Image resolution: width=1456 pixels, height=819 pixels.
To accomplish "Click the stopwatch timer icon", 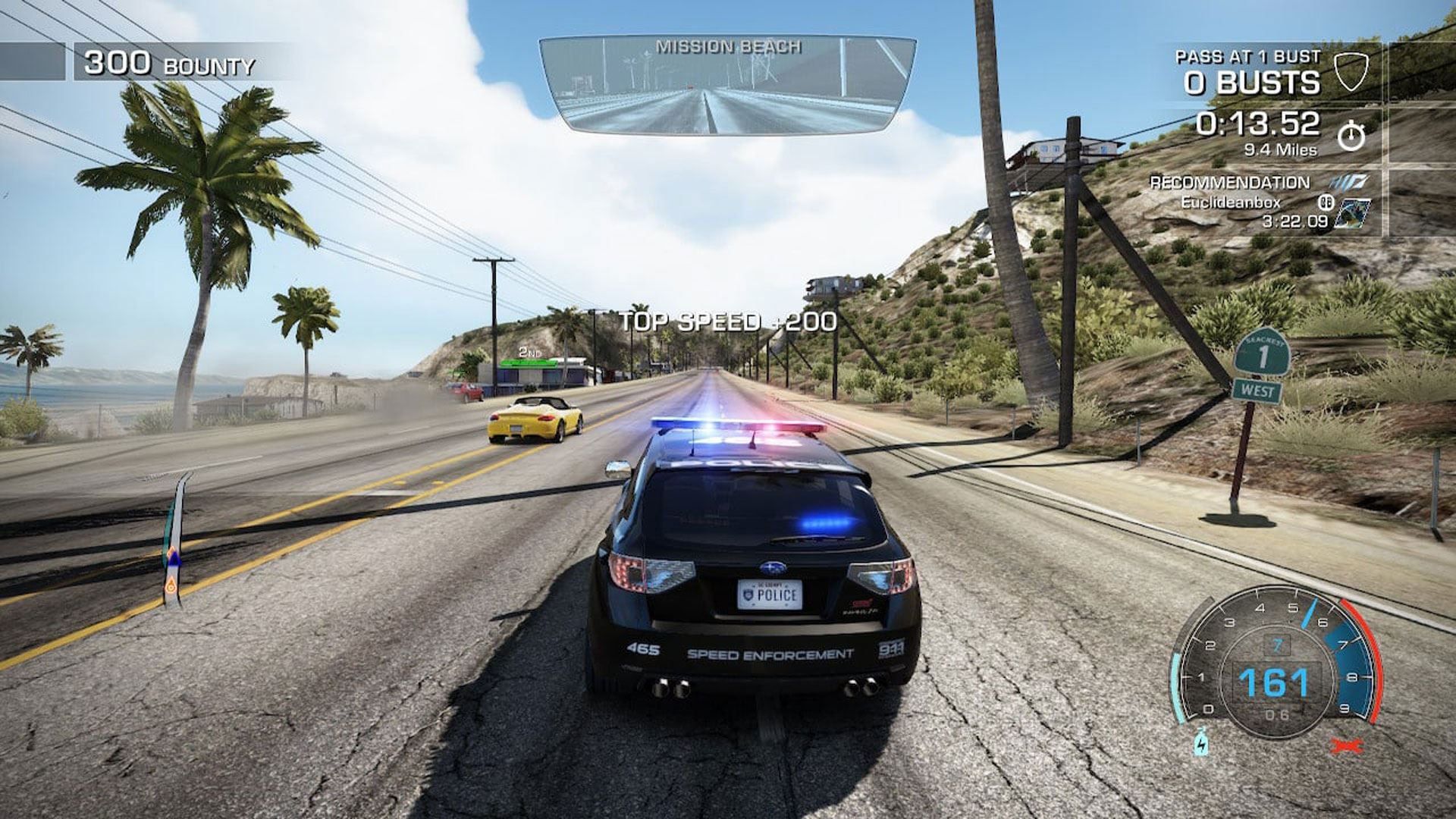I will 1351,136.
